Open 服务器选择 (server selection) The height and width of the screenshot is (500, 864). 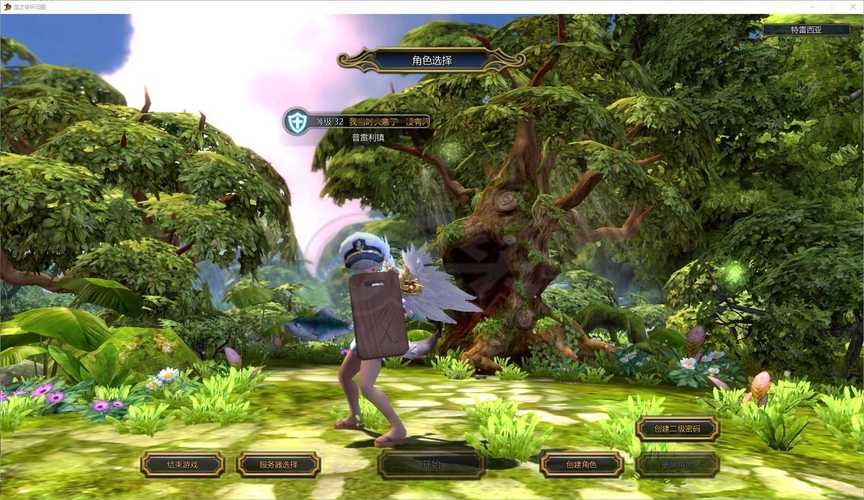(278, 464)
